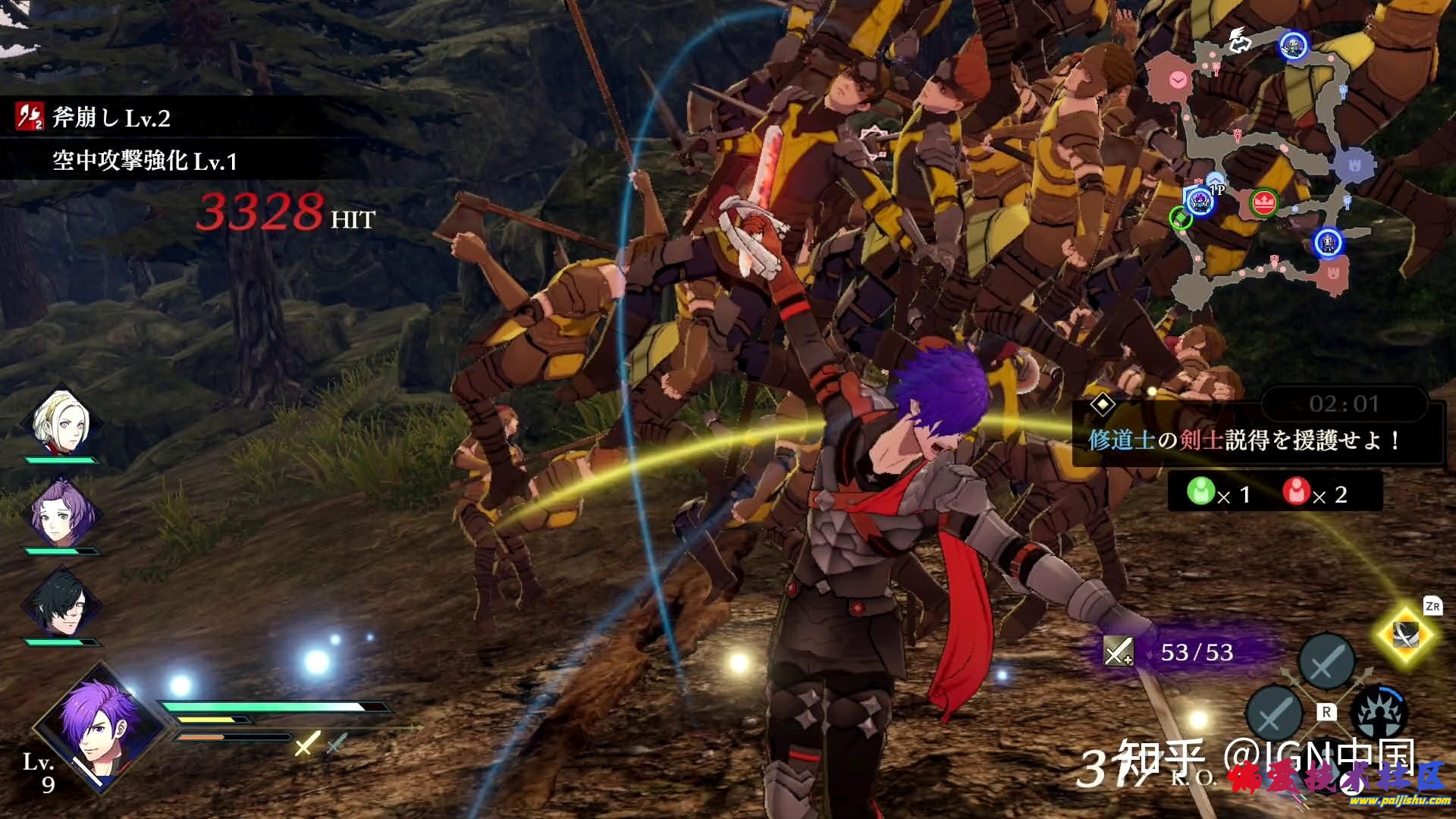Activate the glowing yellow diamond skill icon
1456x819 pixels.
pos(1405,635)
